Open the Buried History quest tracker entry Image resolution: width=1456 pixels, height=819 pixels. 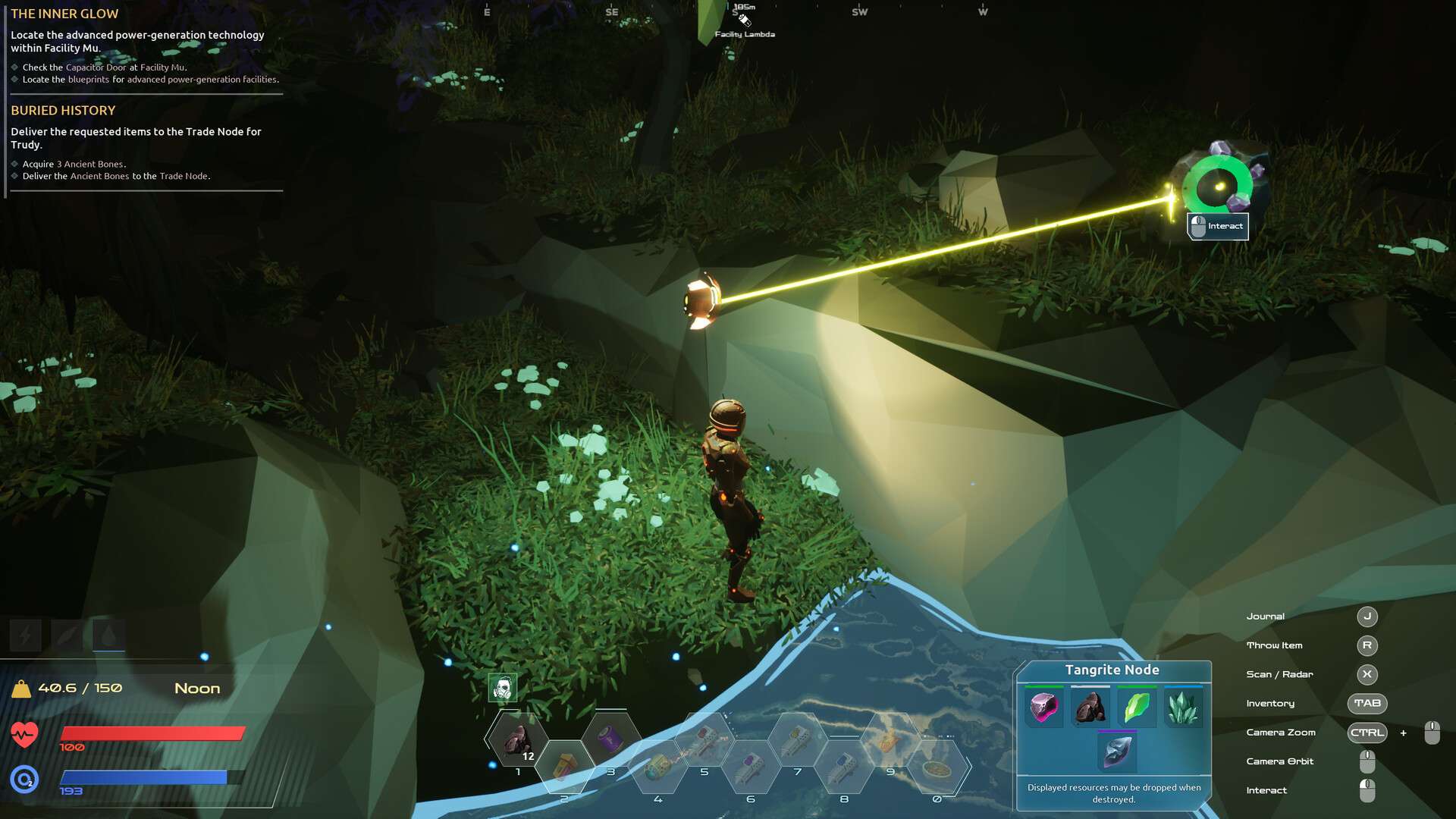pyautogui.click(x=63, y=111)
